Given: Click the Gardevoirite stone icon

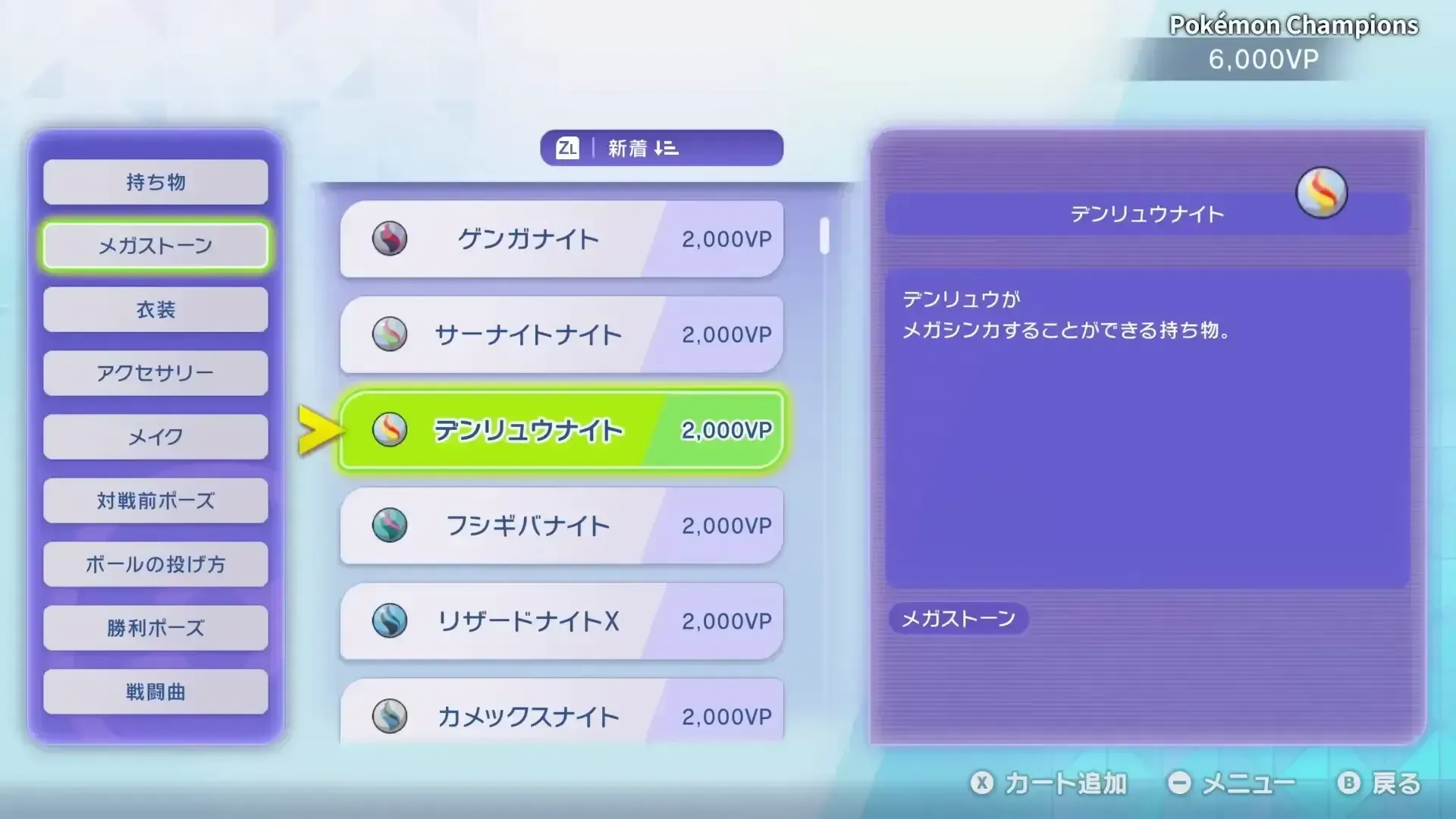Looking at the screenshot, I should coord(391,334).
